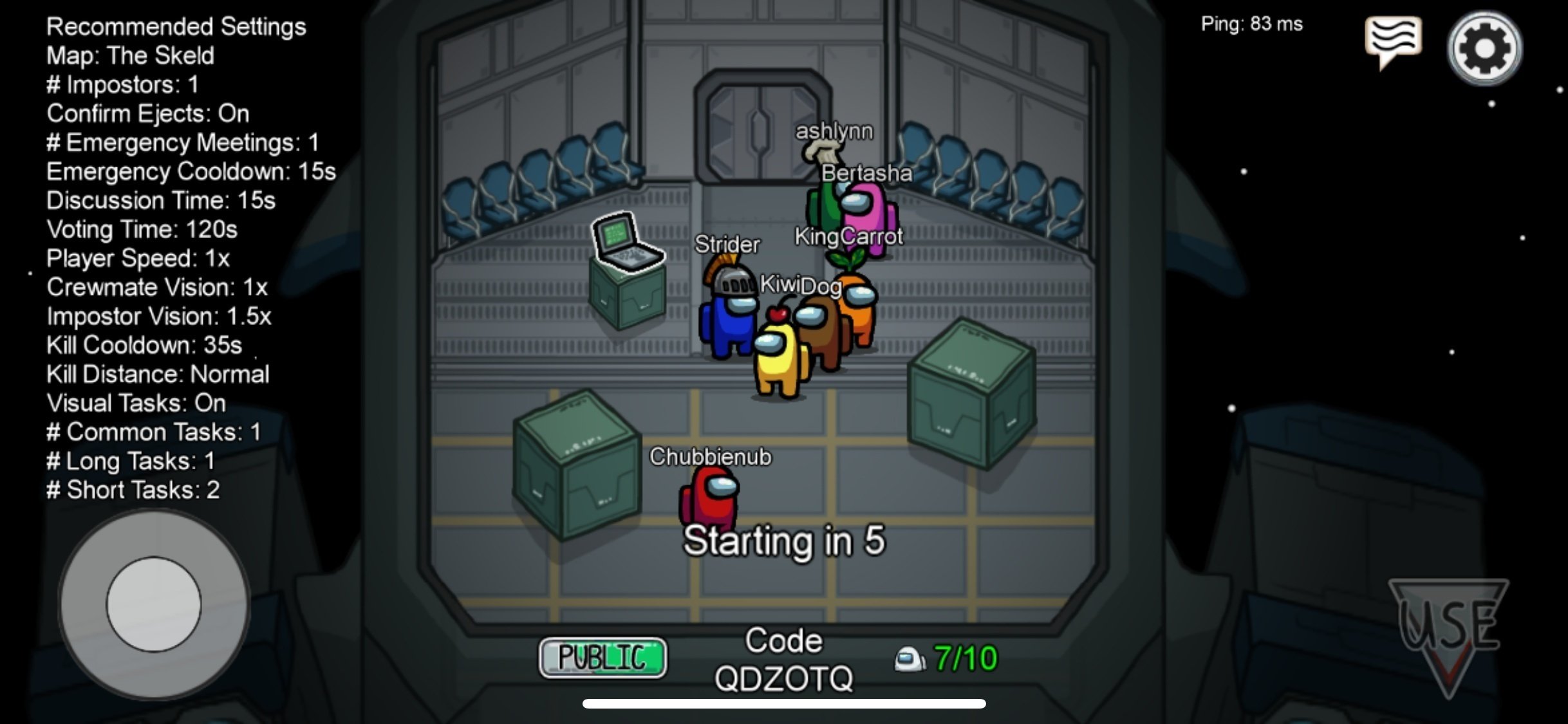Click the Starting in 5 countdown text
Screen dimensions: 1568x724
pos(787,541)
